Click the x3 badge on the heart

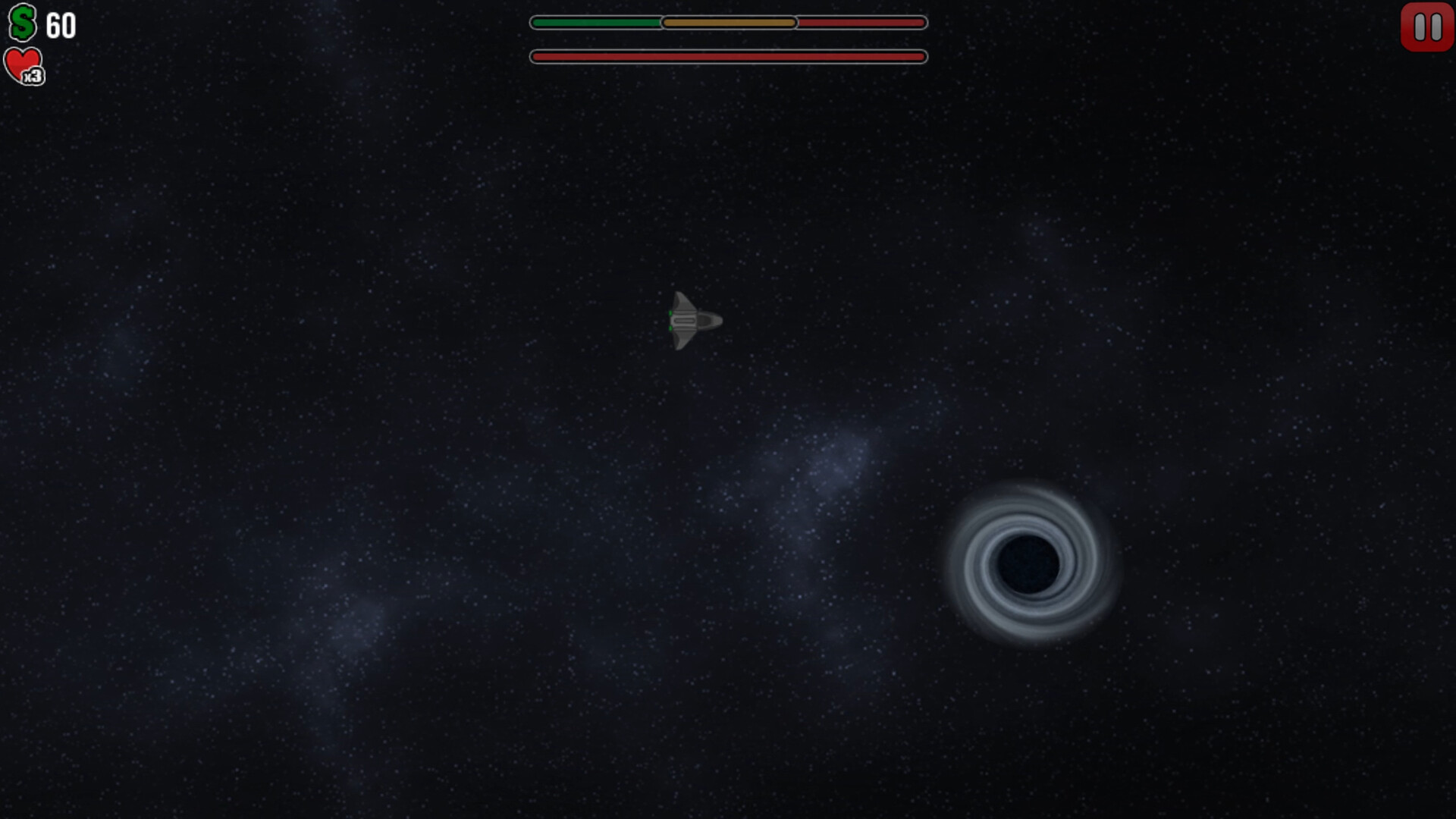[33, 74]
